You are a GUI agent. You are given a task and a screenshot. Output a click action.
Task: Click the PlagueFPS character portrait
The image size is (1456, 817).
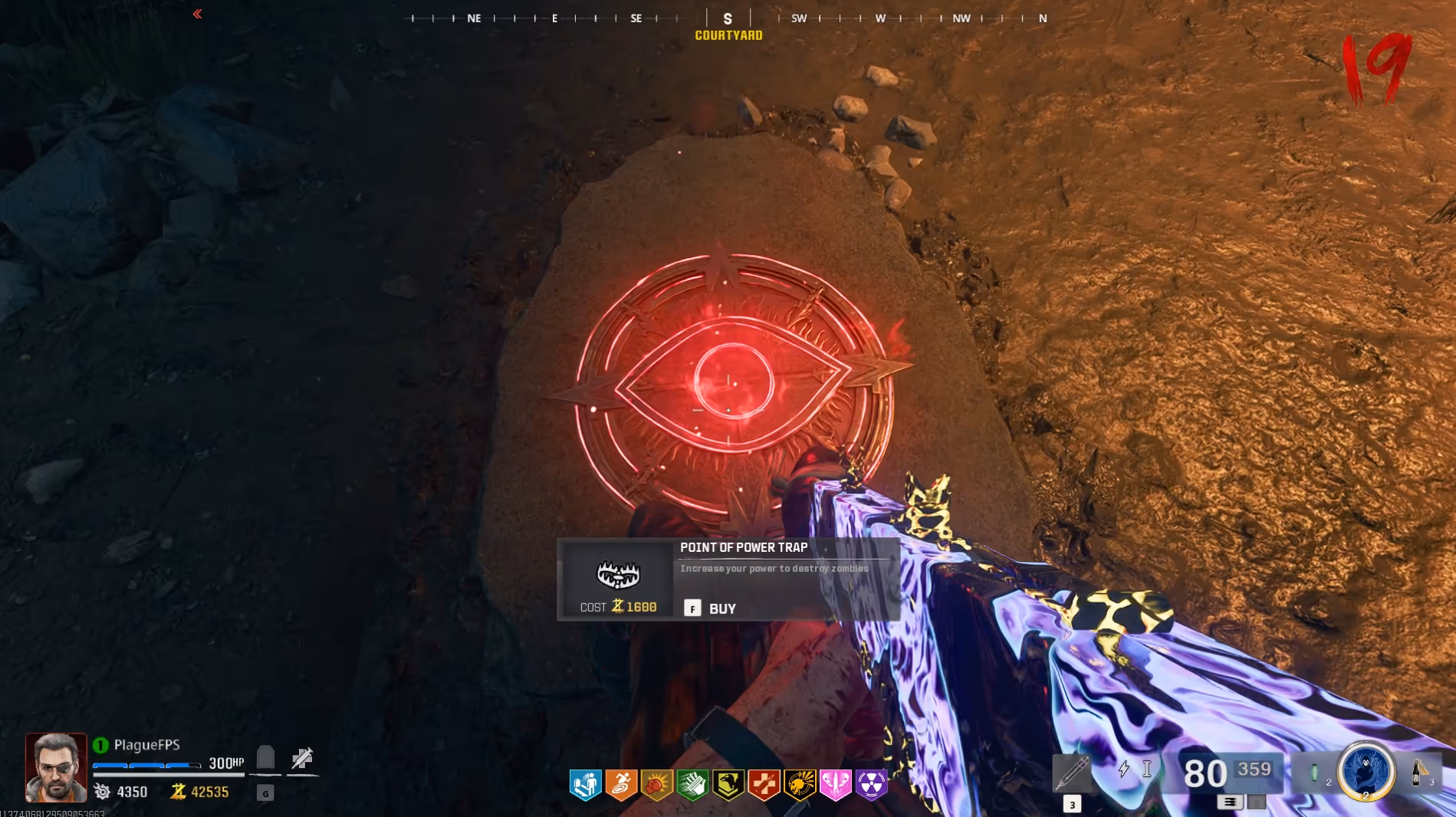(x=56, y=767)
